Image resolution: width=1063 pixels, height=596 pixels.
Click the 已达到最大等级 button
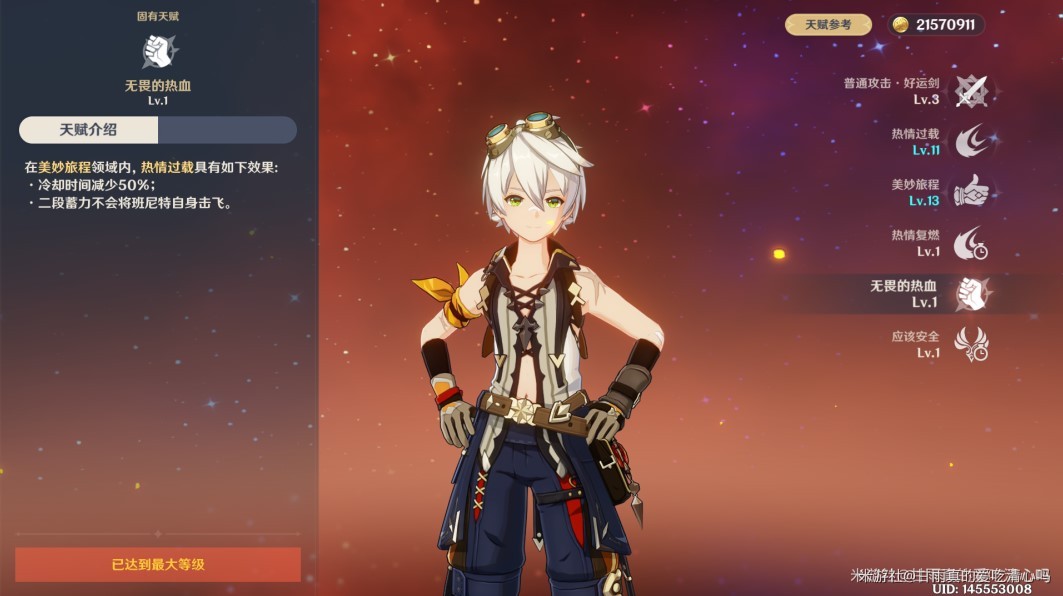click(x=158, y=565)
